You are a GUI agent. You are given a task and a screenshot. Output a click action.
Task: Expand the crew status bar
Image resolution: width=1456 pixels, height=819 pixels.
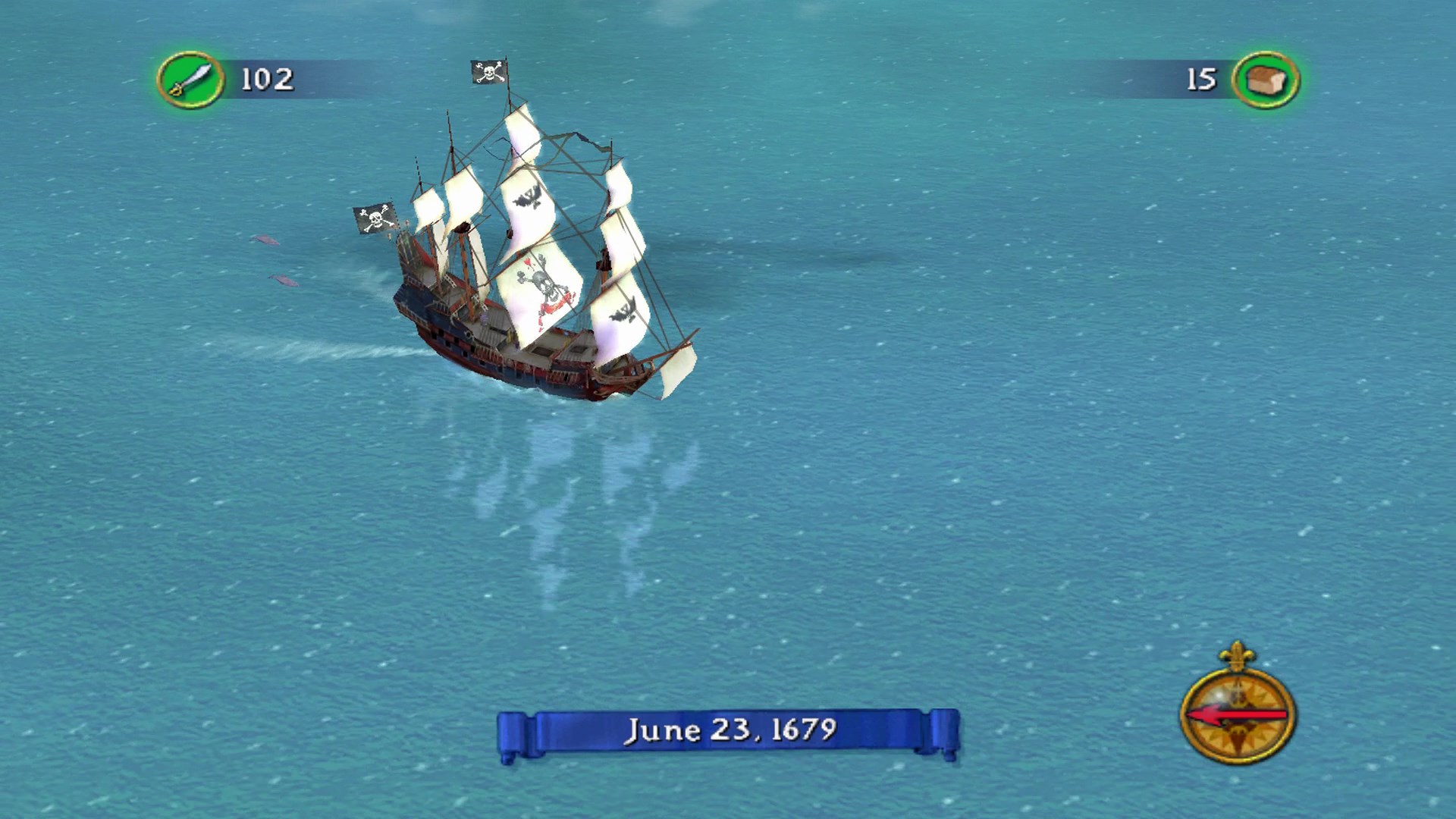pyautogui.click(x=227, y=77)
